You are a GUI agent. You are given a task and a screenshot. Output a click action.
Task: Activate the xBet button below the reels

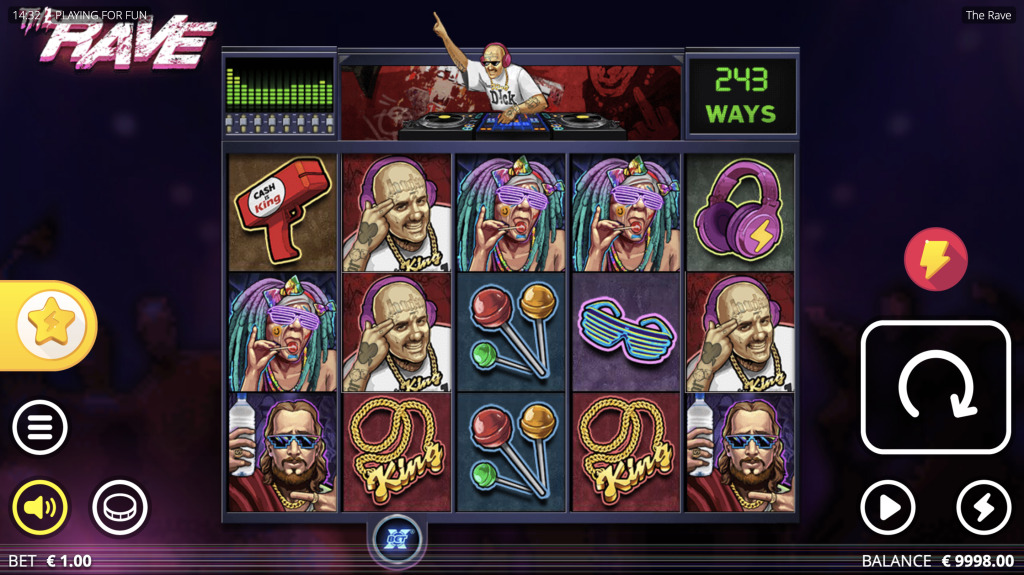pos(398,540)
